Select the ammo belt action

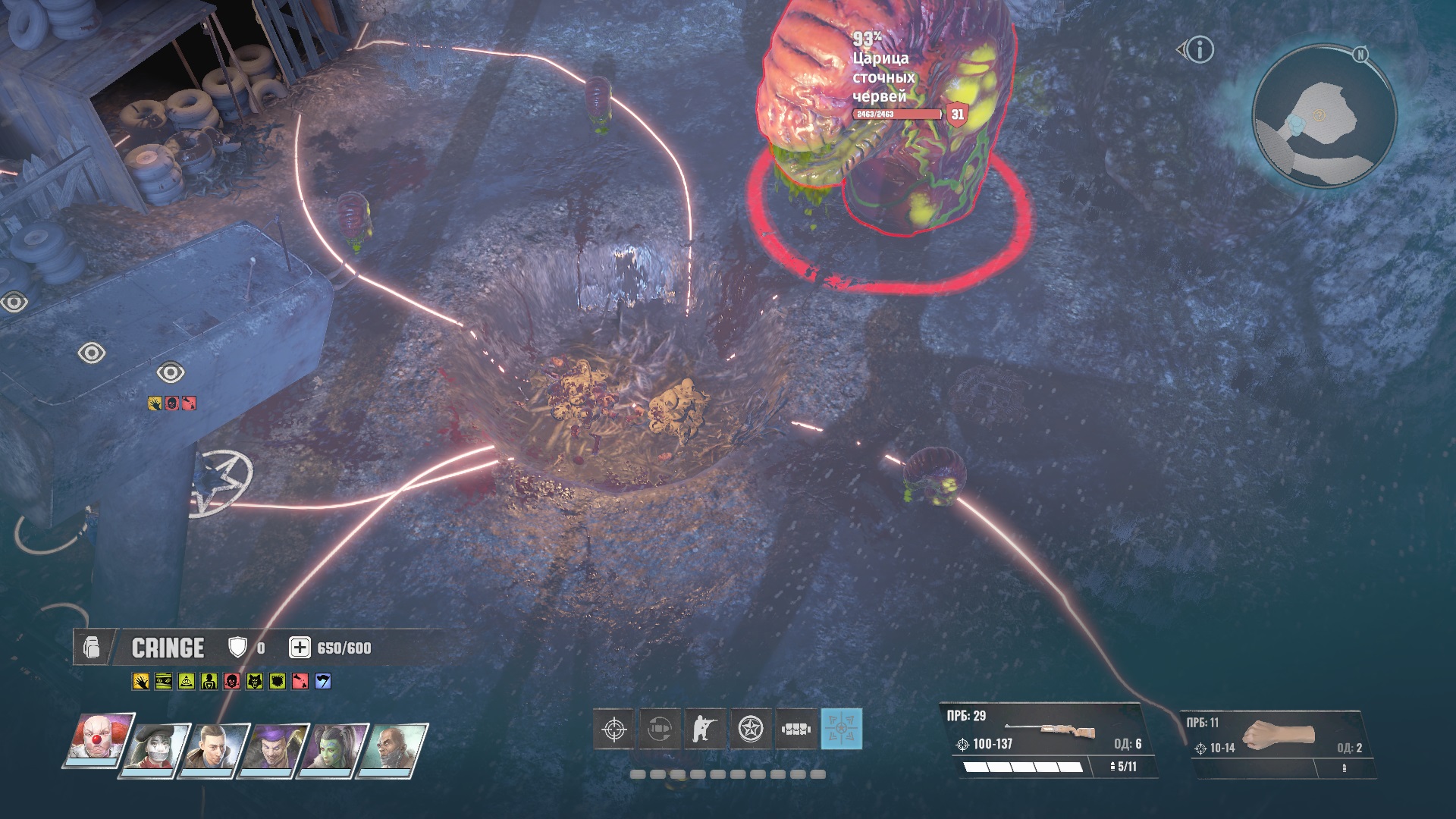pos(796,730)
